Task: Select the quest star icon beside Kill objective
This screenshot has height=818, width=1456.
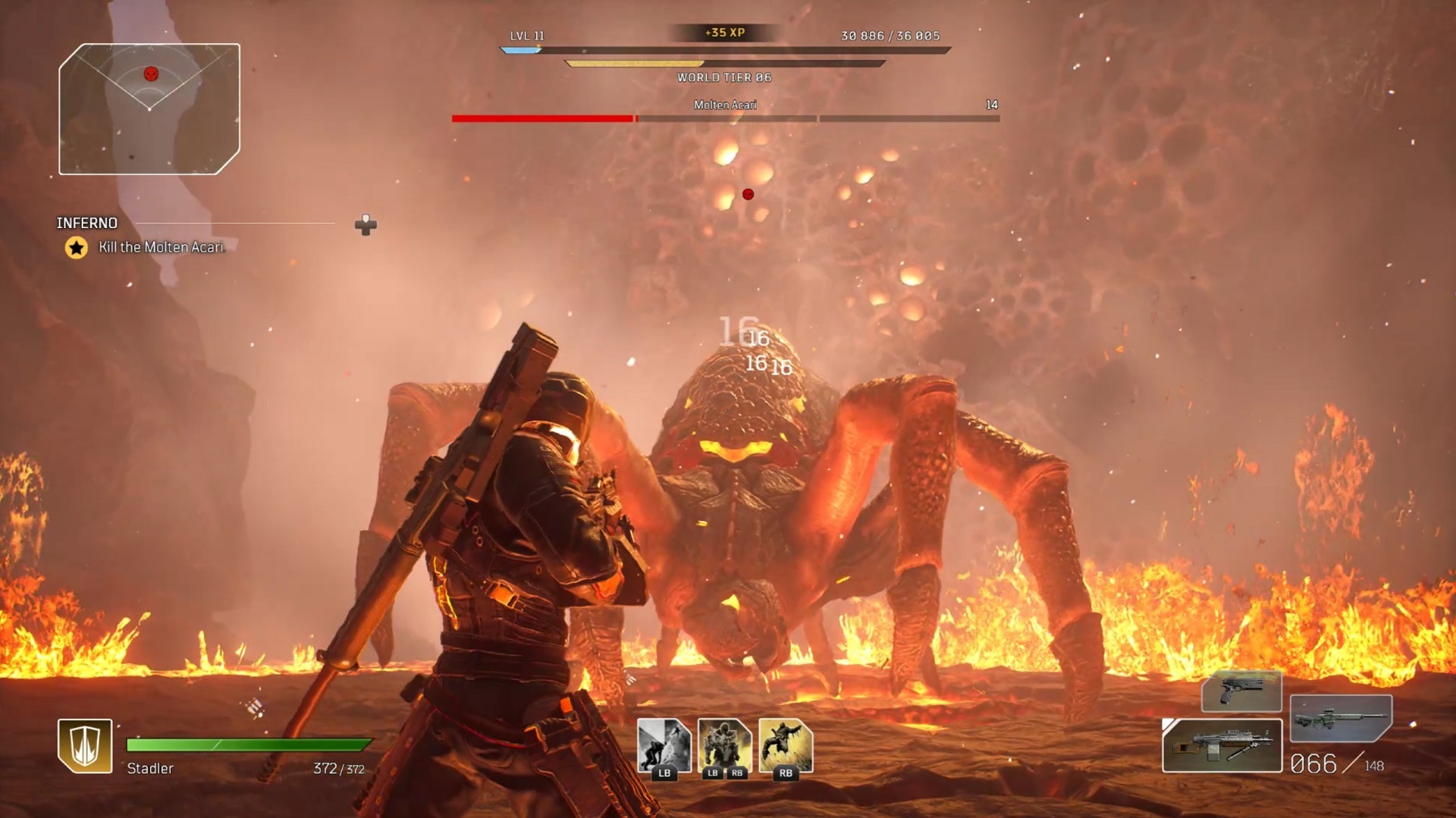Action: [76, 246]
